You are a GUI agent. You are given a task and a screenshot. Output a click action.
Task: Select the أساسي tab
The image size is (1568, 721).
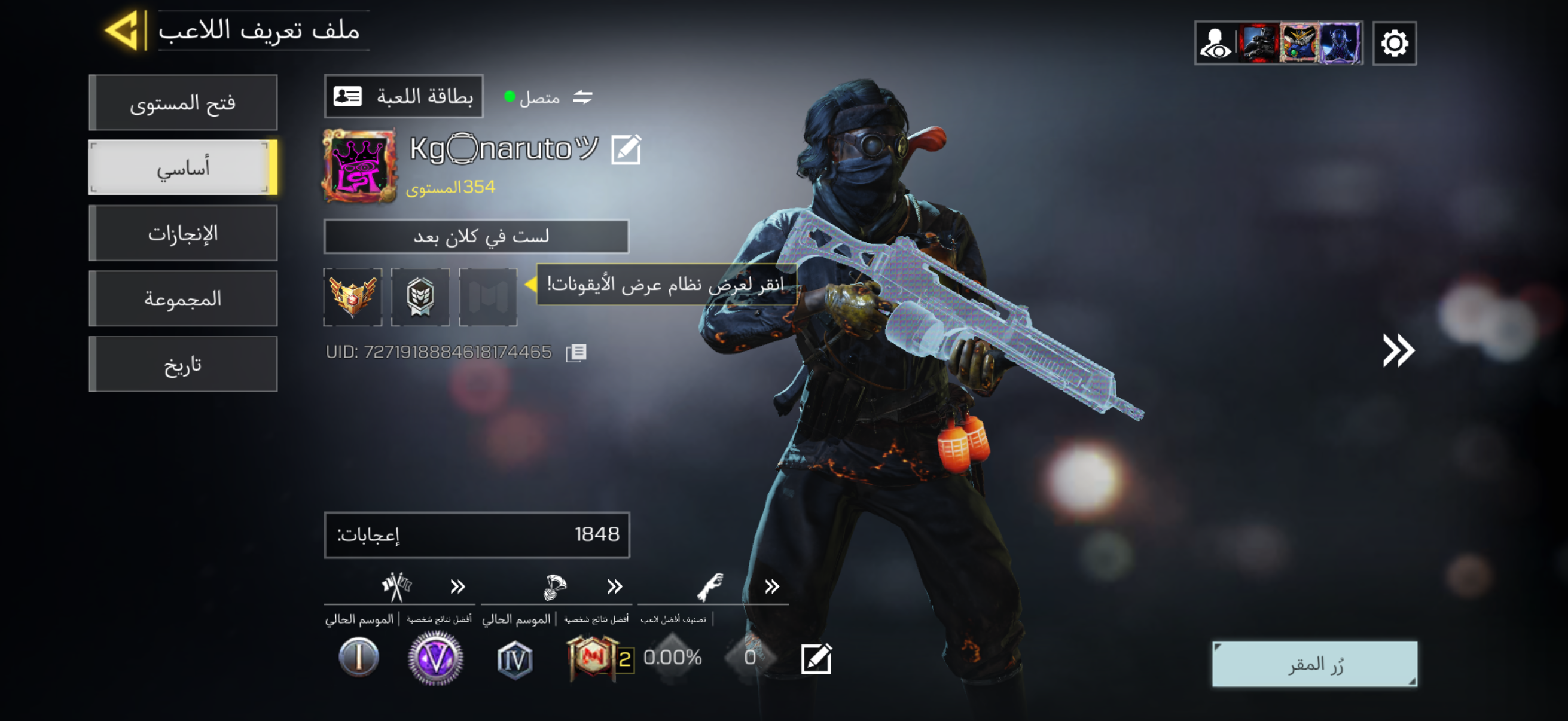click(x=183, y=168)
